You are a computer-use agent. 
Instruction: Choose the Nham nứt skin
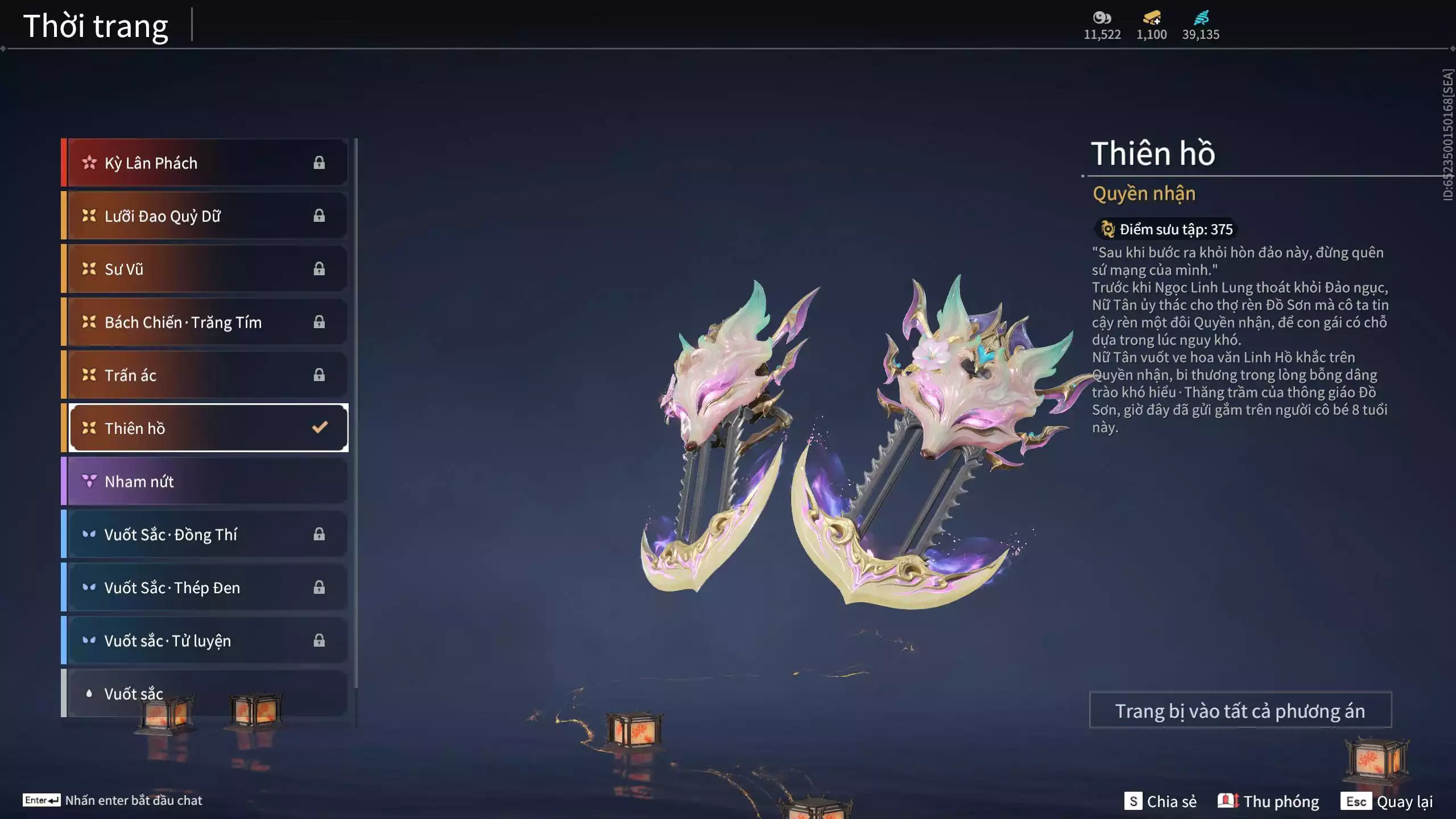[x=205, y=481]
